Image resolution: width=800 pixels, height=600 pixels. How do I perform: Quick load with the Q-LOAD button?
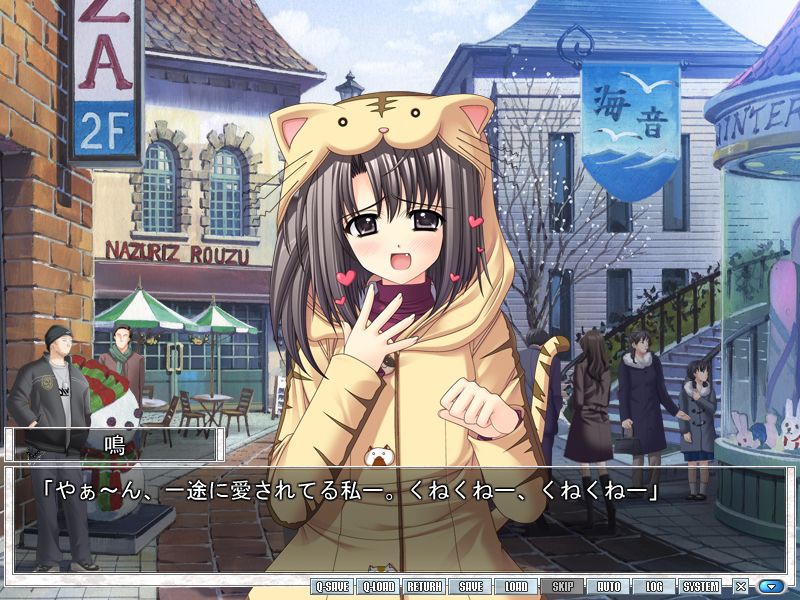pyautogui.click(x=379, y=587)
